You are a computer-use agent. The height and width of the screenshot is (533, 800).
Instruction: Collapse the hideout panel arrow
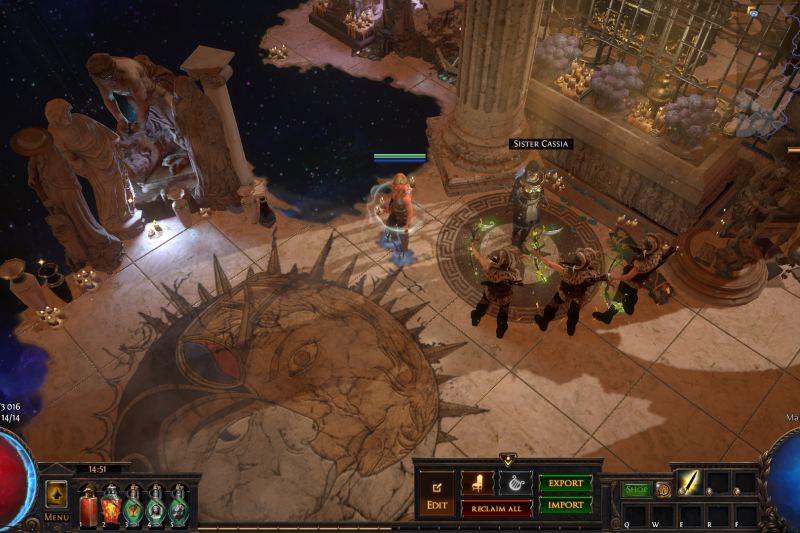point(507,461)
